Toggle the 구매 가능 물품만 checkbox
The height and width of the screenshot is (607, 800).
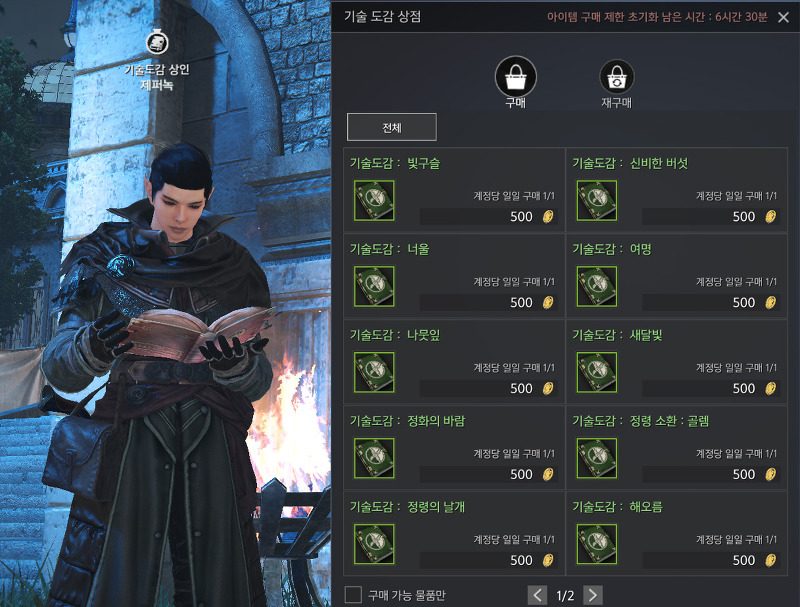pyautogui.click(x=353, y=595)
